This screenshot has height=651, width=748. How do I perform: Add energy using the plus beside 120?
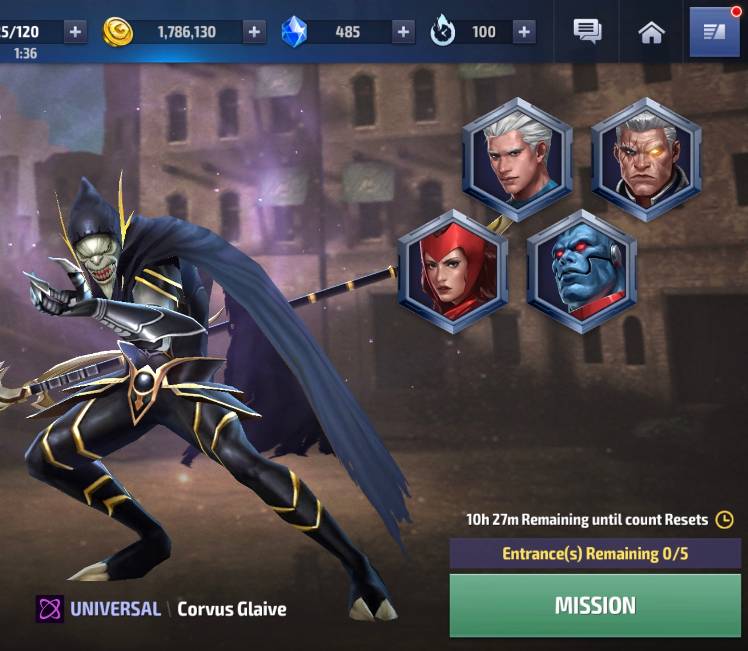[75, 31]
